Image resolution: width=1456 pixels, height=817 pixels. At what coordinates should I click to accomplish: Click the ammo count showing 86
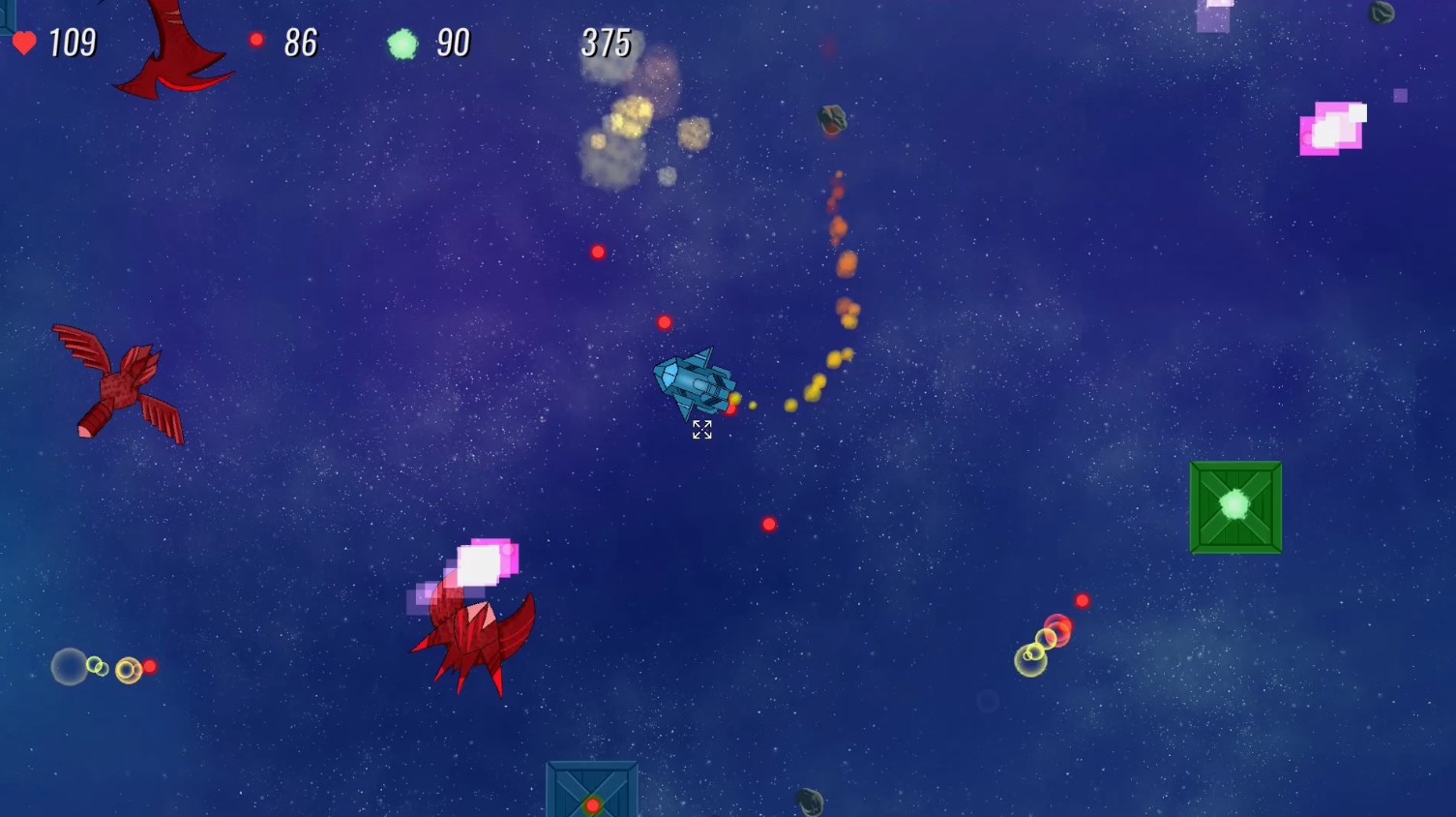click(301, 43)
